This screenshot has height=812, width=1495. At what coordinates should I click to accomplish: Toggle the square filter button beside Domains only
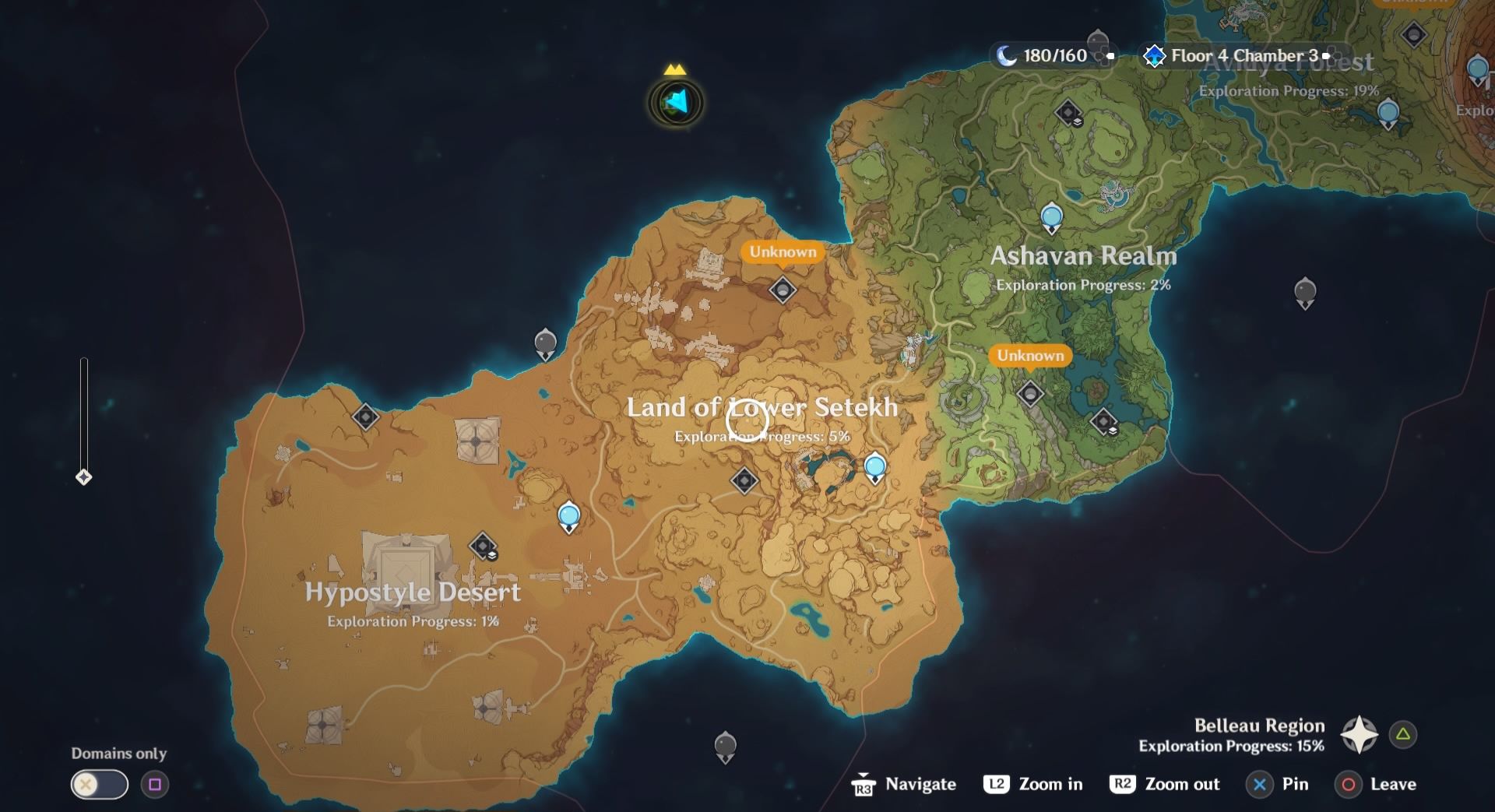pyautogui.click(x=151, y=785)
